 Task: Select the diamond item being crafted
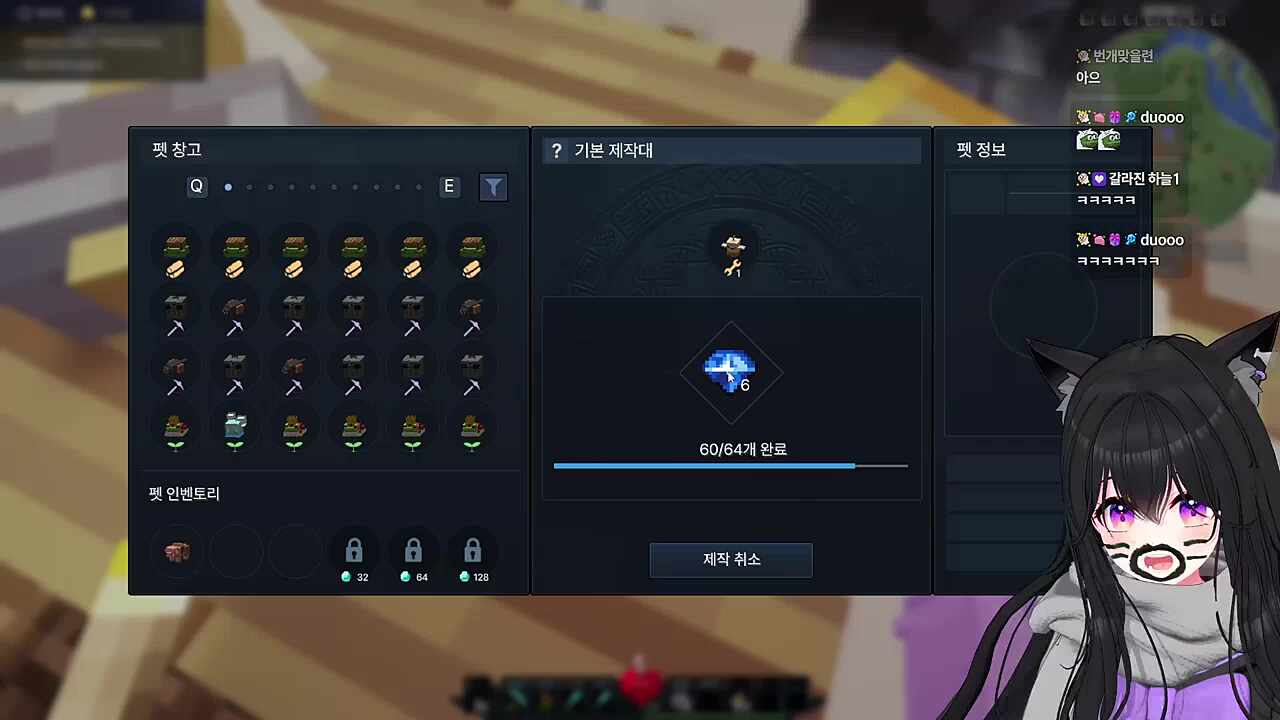tap(730, 372)
